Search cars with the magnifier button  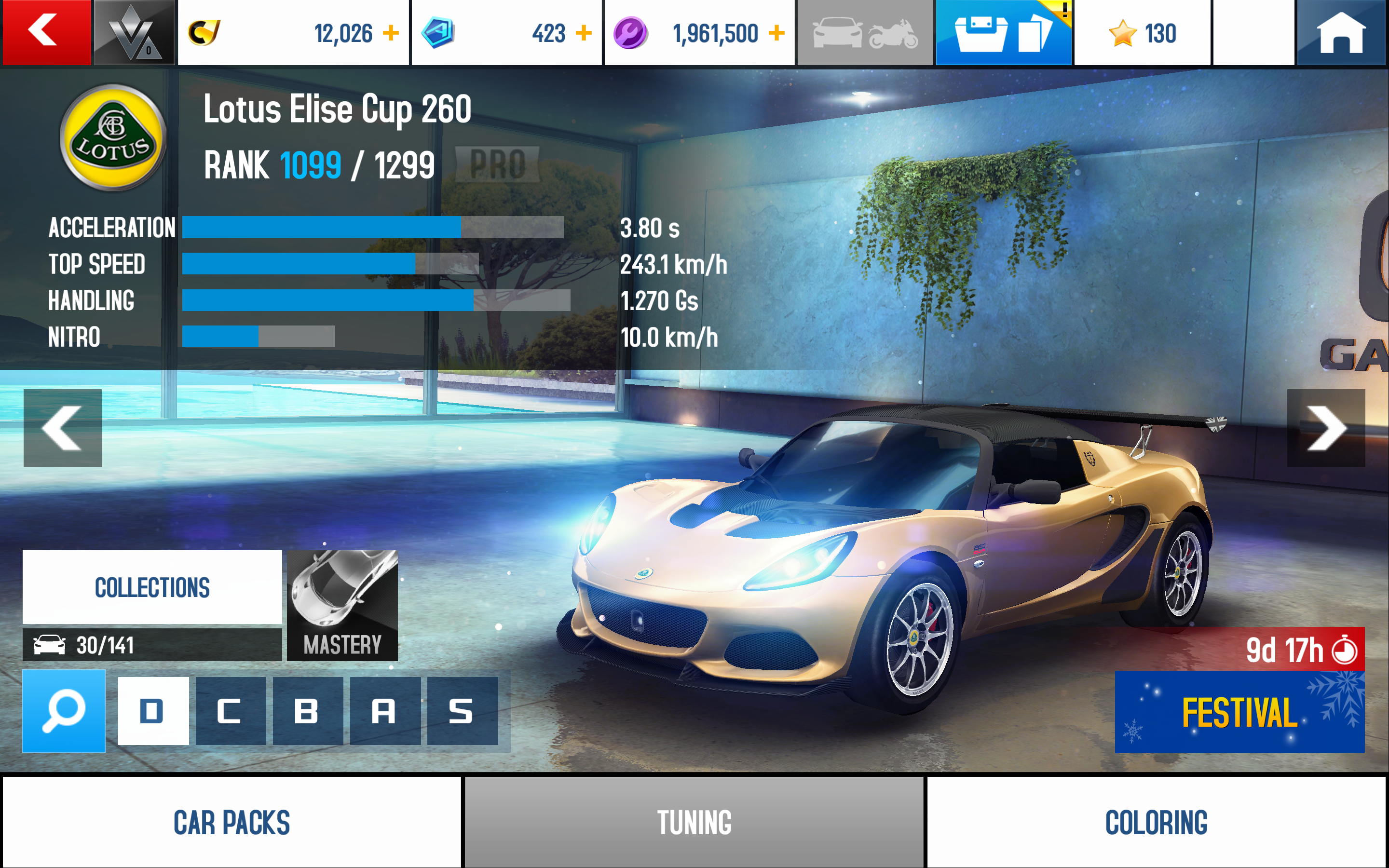[64, 711]
